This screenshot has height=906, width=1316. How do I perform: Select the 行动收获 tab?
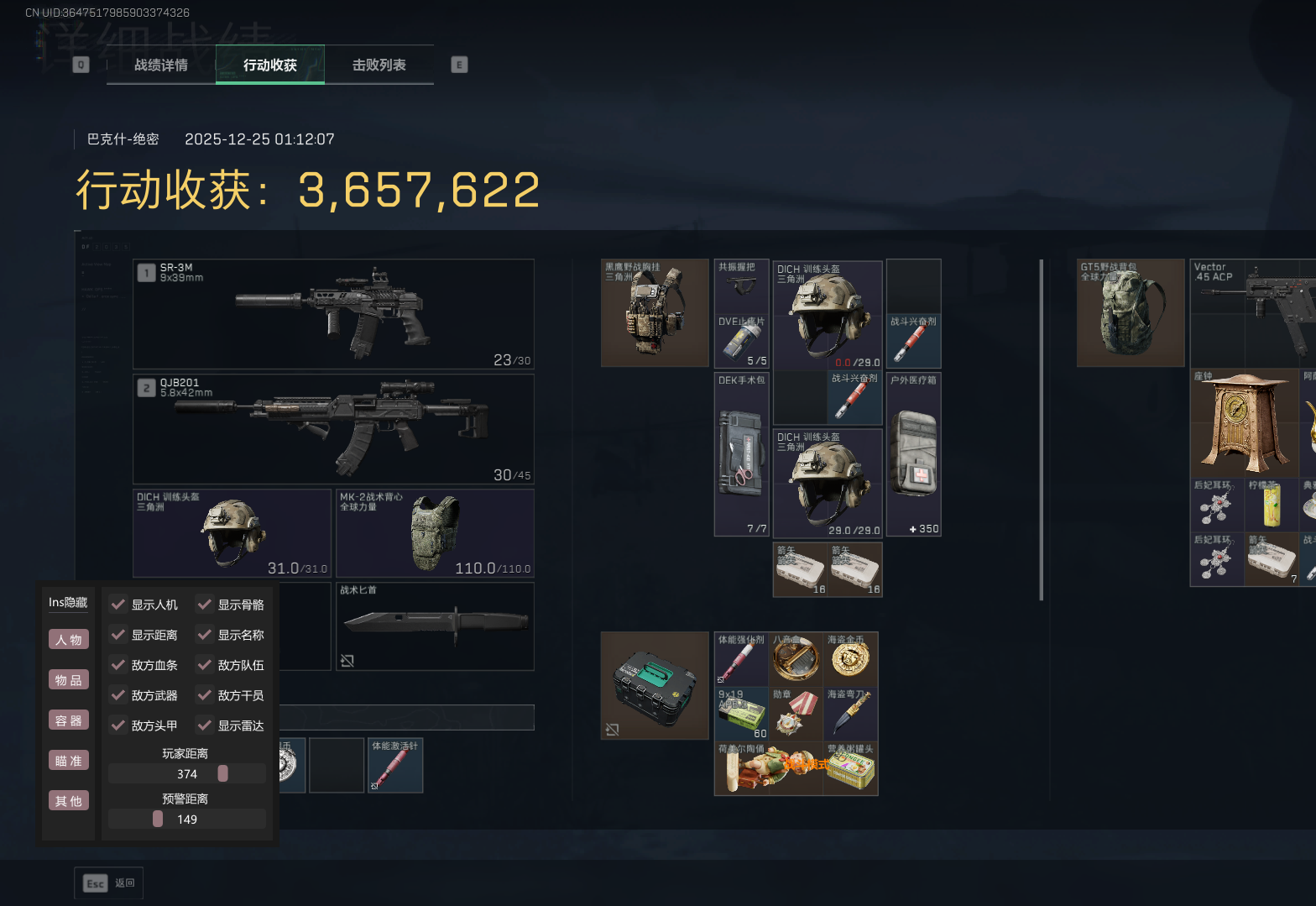269,65
